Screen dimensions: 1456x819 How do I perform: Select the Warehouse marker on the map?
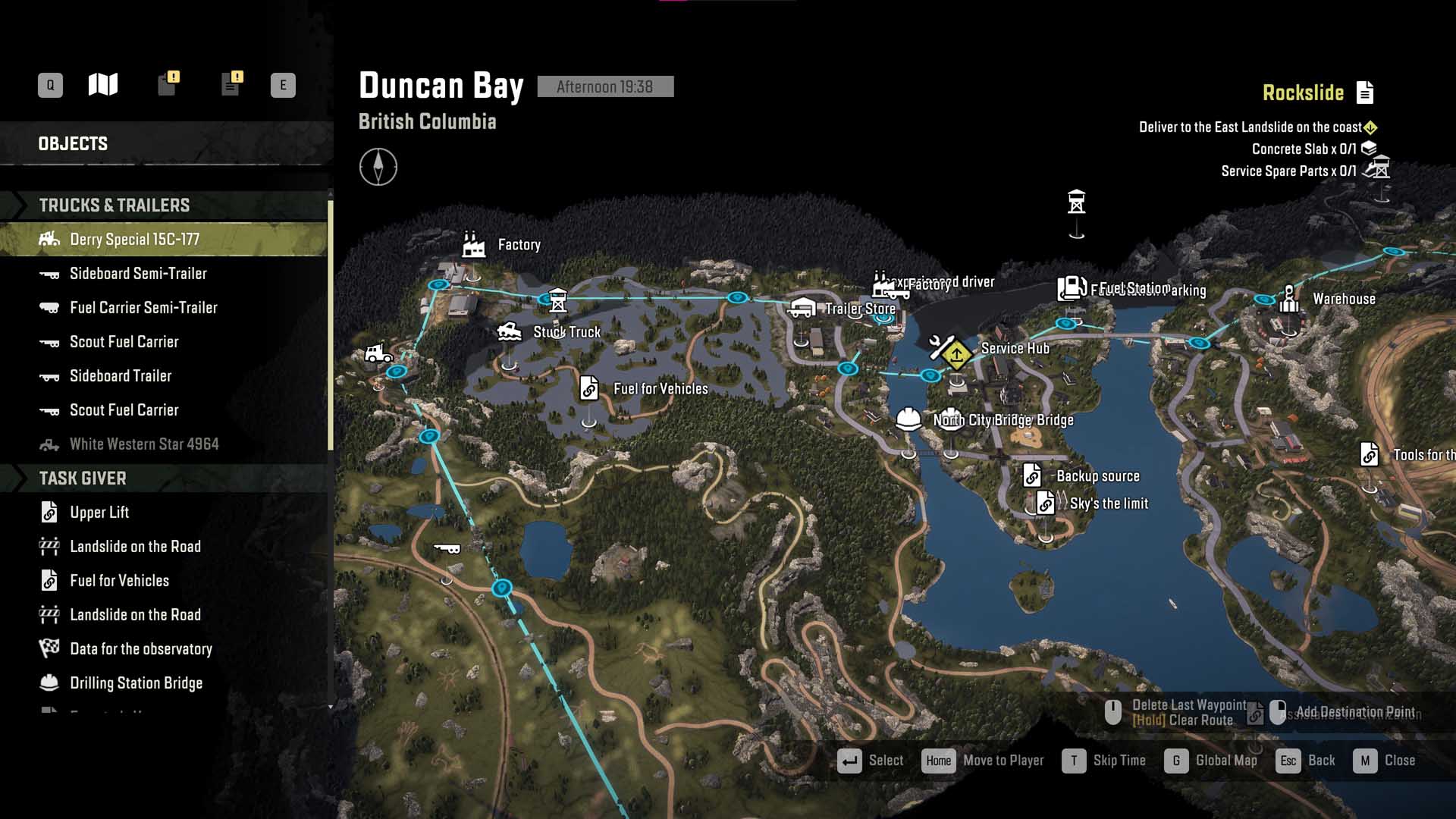1288,299
